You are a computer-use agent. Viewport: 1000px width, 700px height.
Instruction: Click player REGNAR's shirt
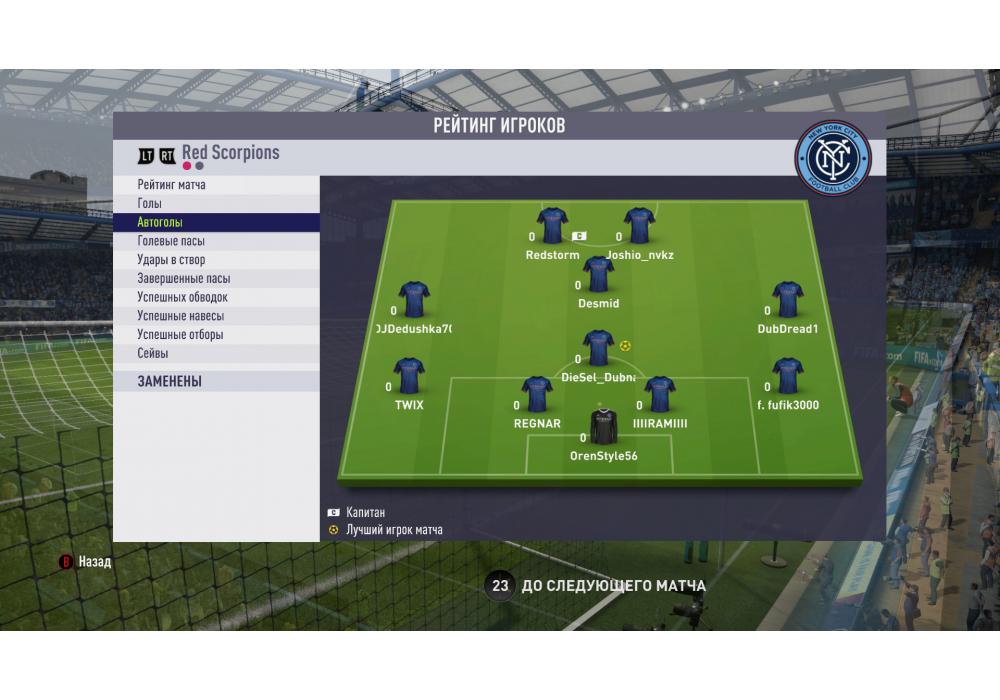tap(537, 395)
